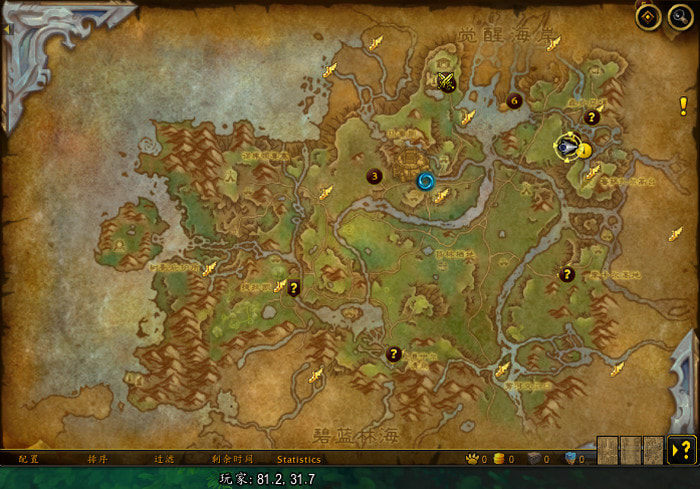The image size is (700, 489).
Task: Open the 配置 configuration menu
Action: pyautogui.click(x=28, y=459)
